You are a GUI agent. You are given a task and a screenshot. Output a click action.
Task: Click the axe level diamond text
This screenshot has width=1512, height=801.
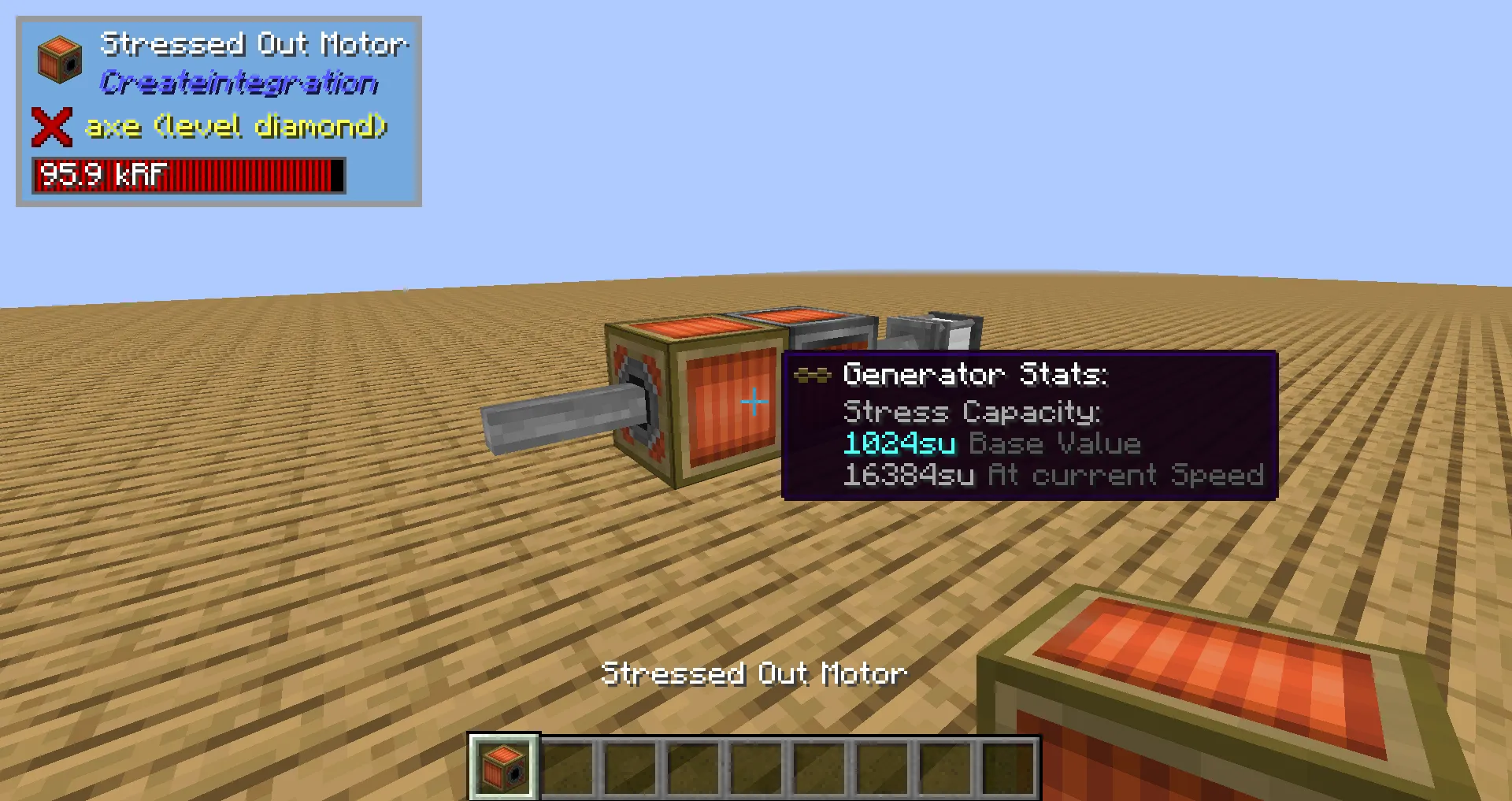tap(235, 126)
